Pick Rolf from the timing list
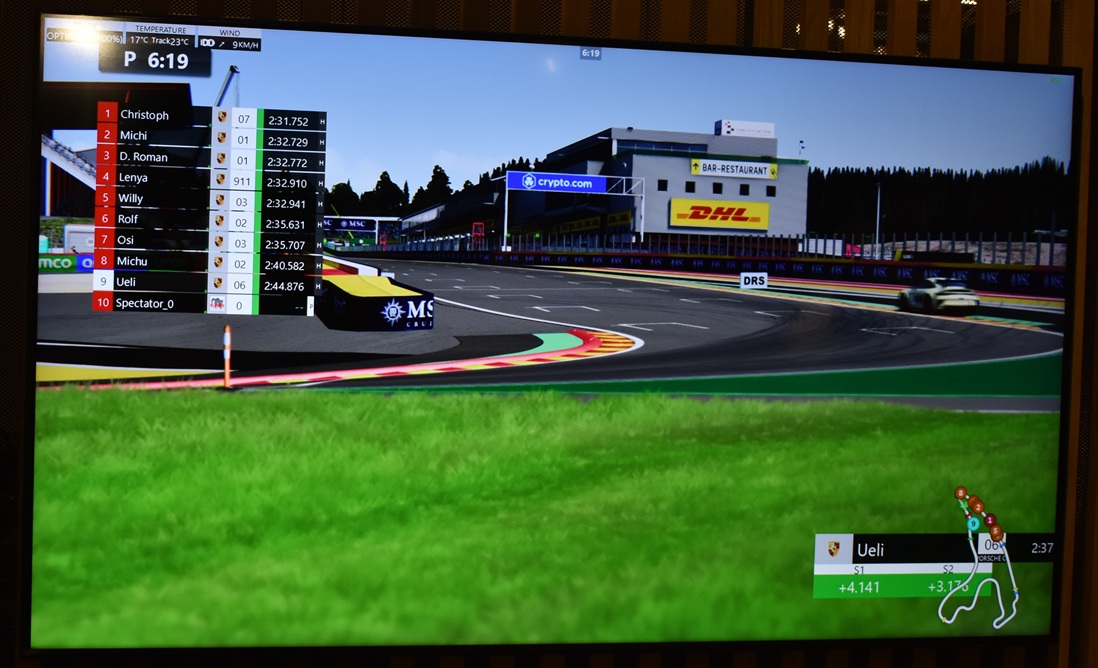 click(128, 219)
